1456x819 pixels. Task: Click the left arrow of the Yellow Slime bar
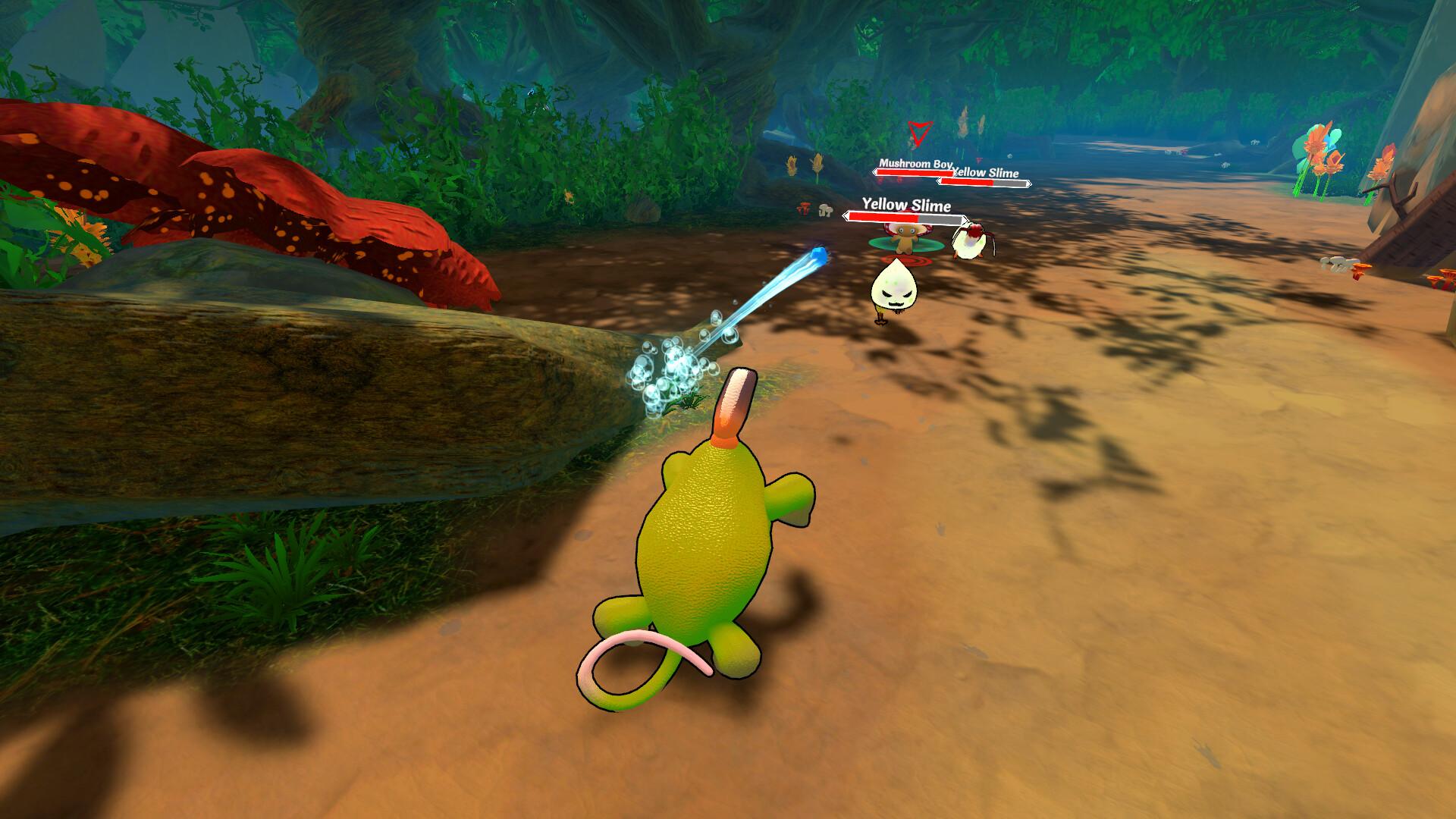[x=847, y=217]
